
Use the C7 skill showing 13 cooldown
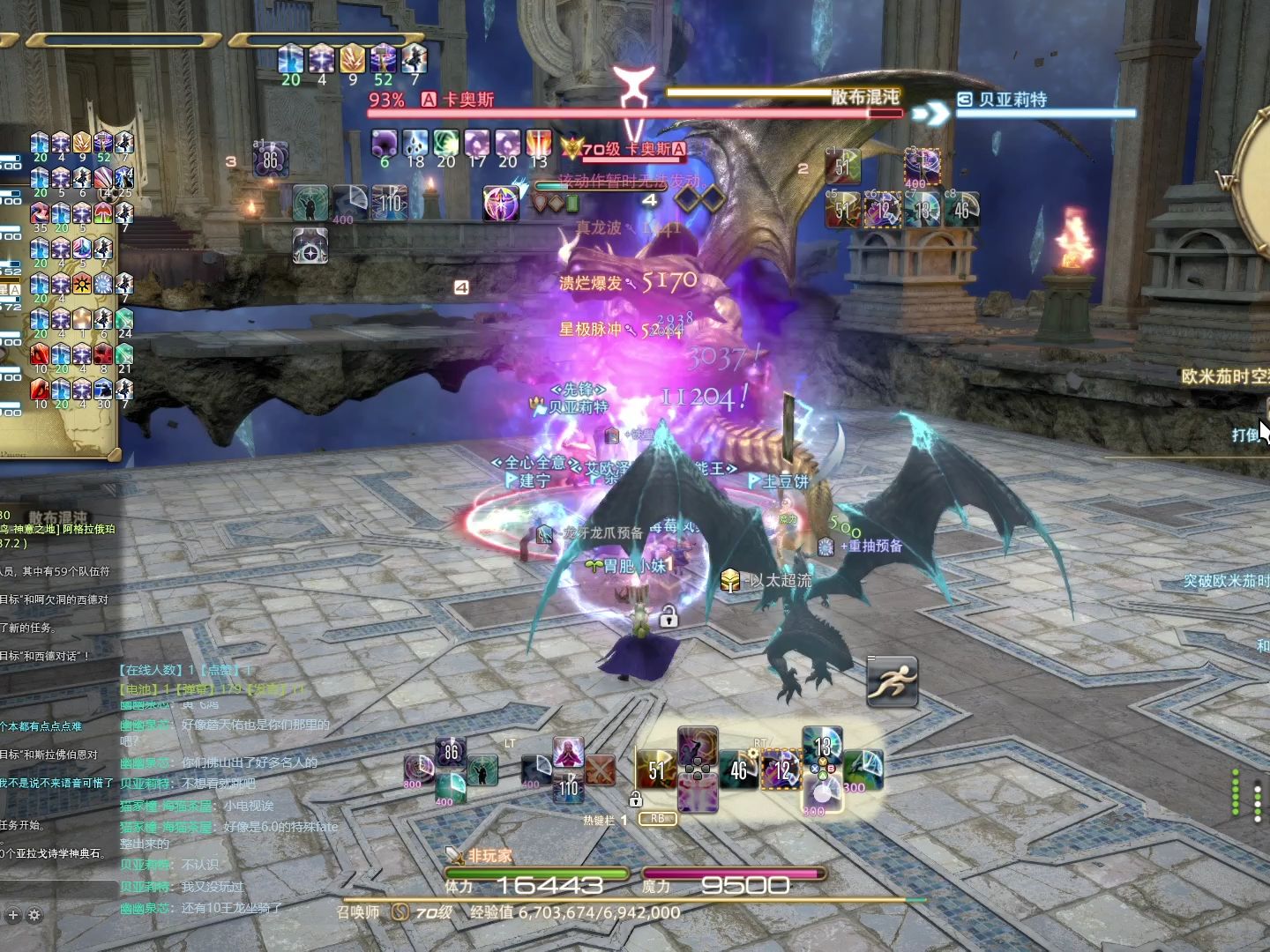coord(923,210)
